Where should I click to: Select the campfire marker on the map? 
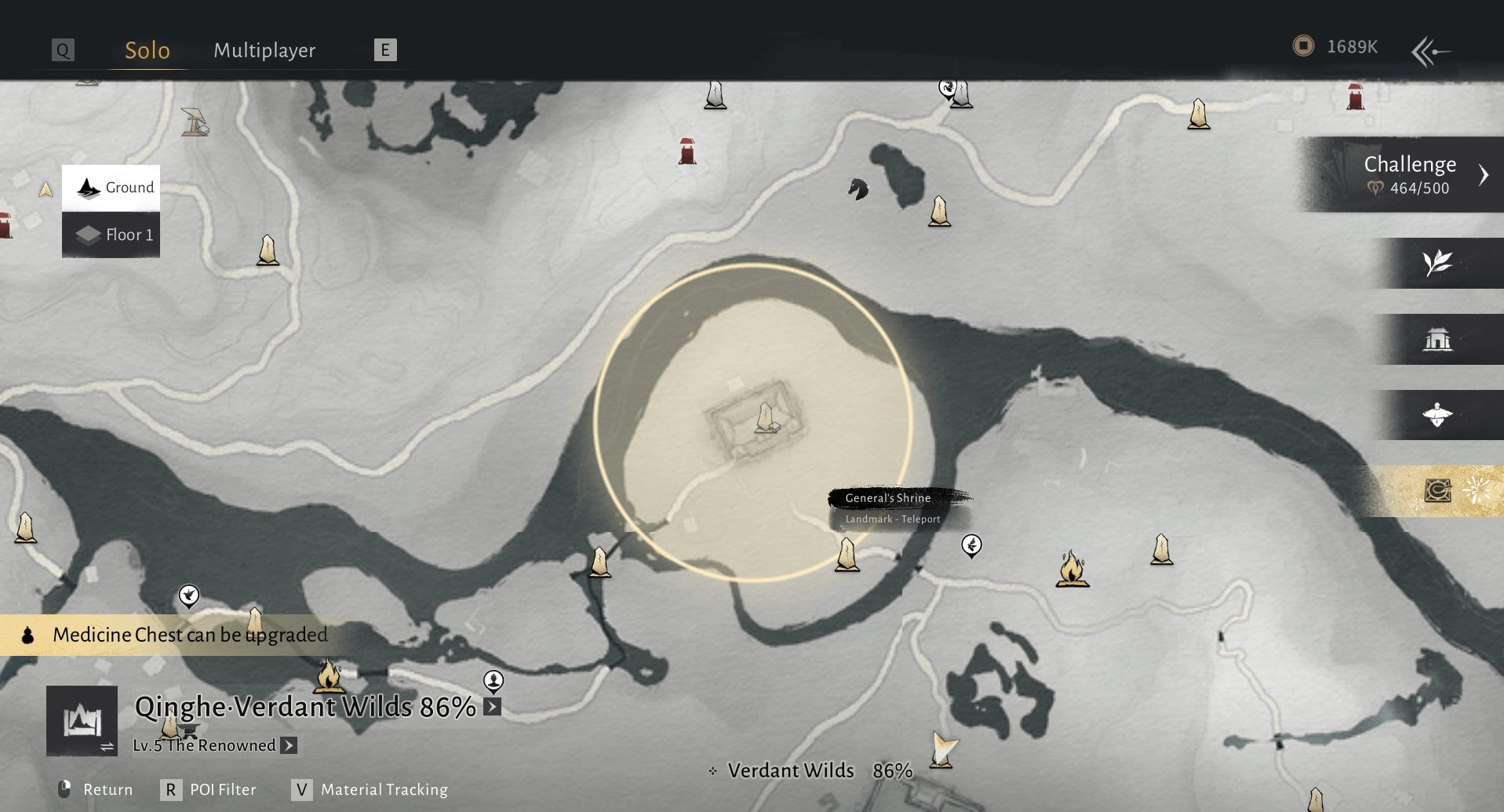coord(1072,568)
